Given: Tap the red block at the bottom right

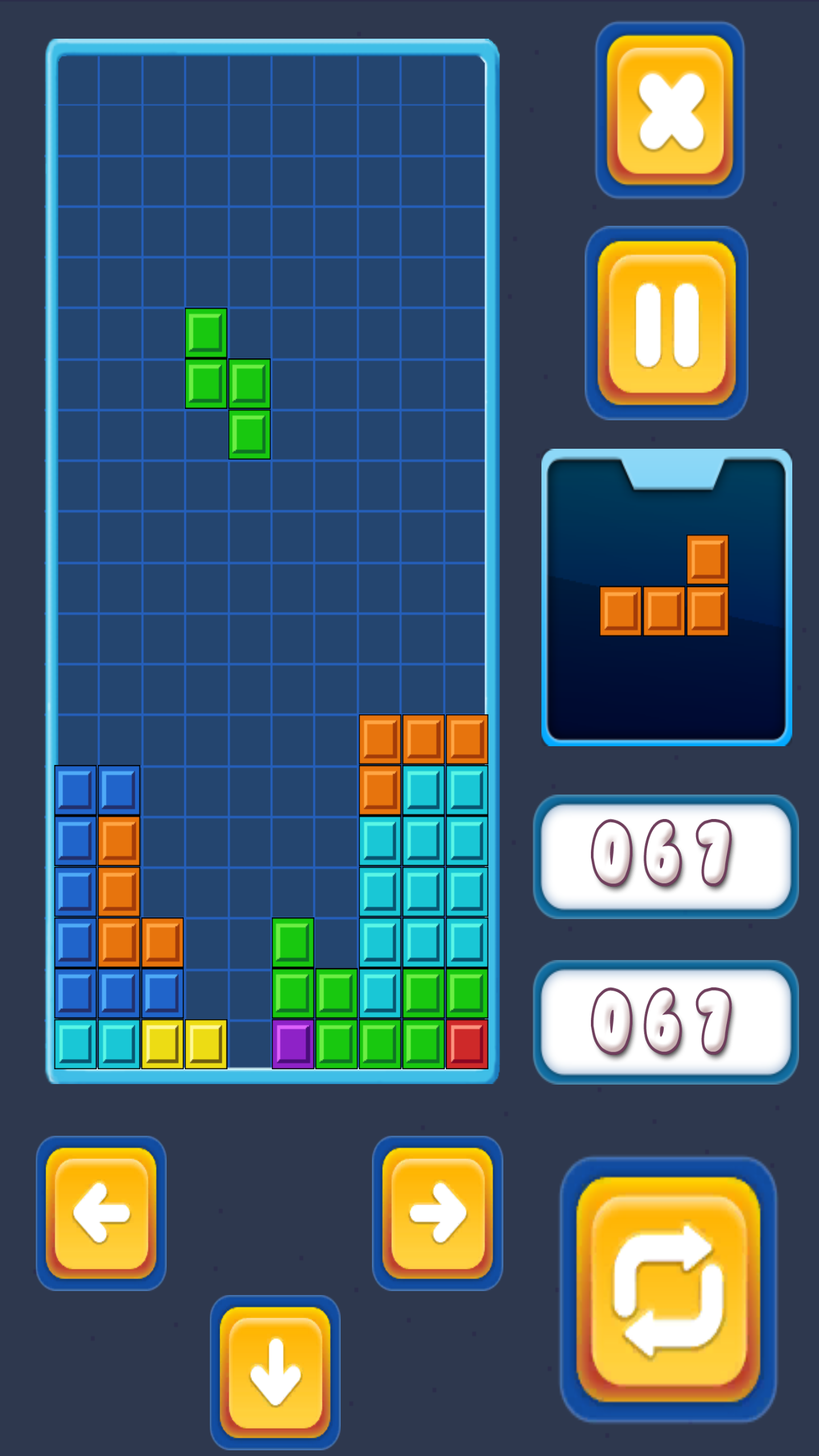Looking at the screenshot, I should [x=466, y=1044].
